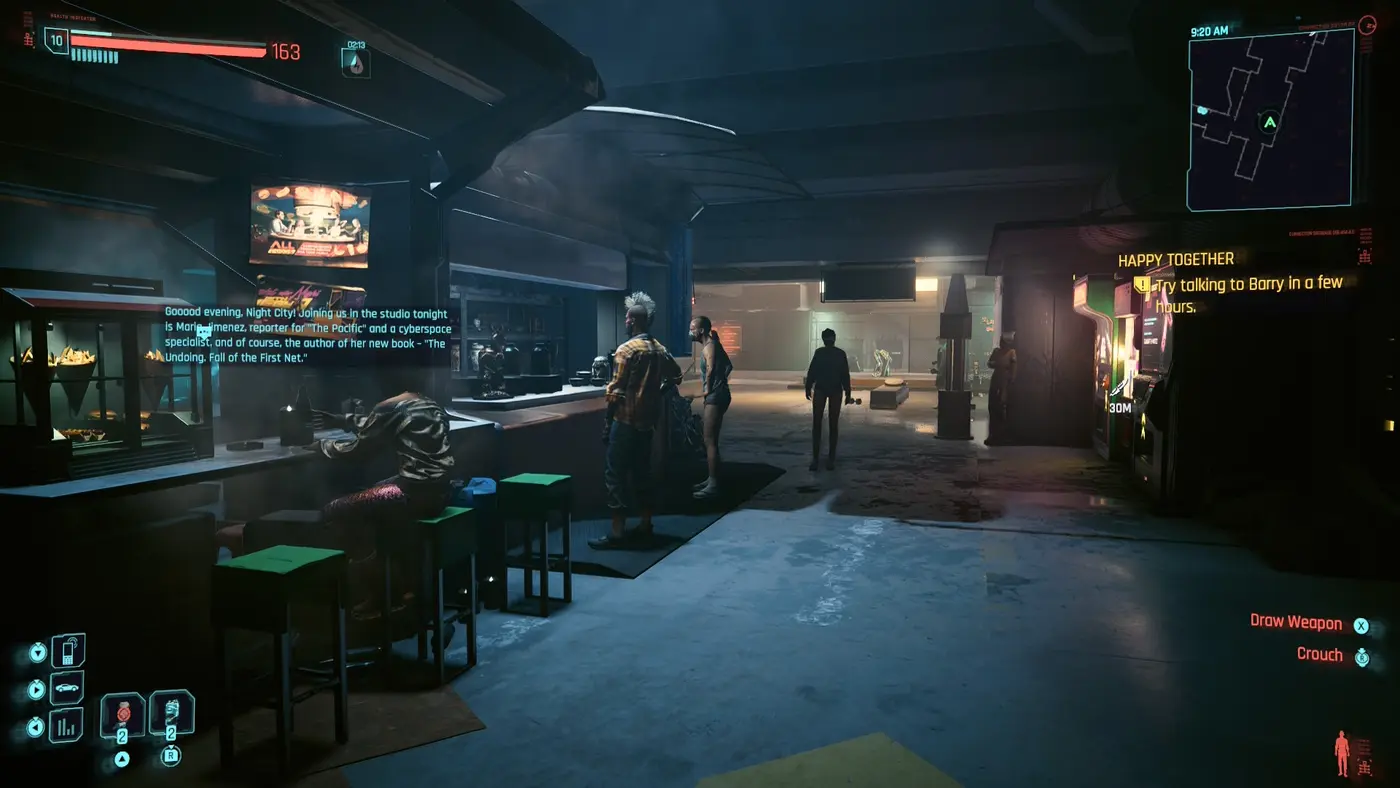The width and height of the screenshot is (1400, 788).
Task: Click the level 10 badge
Action: click(56, 40)
